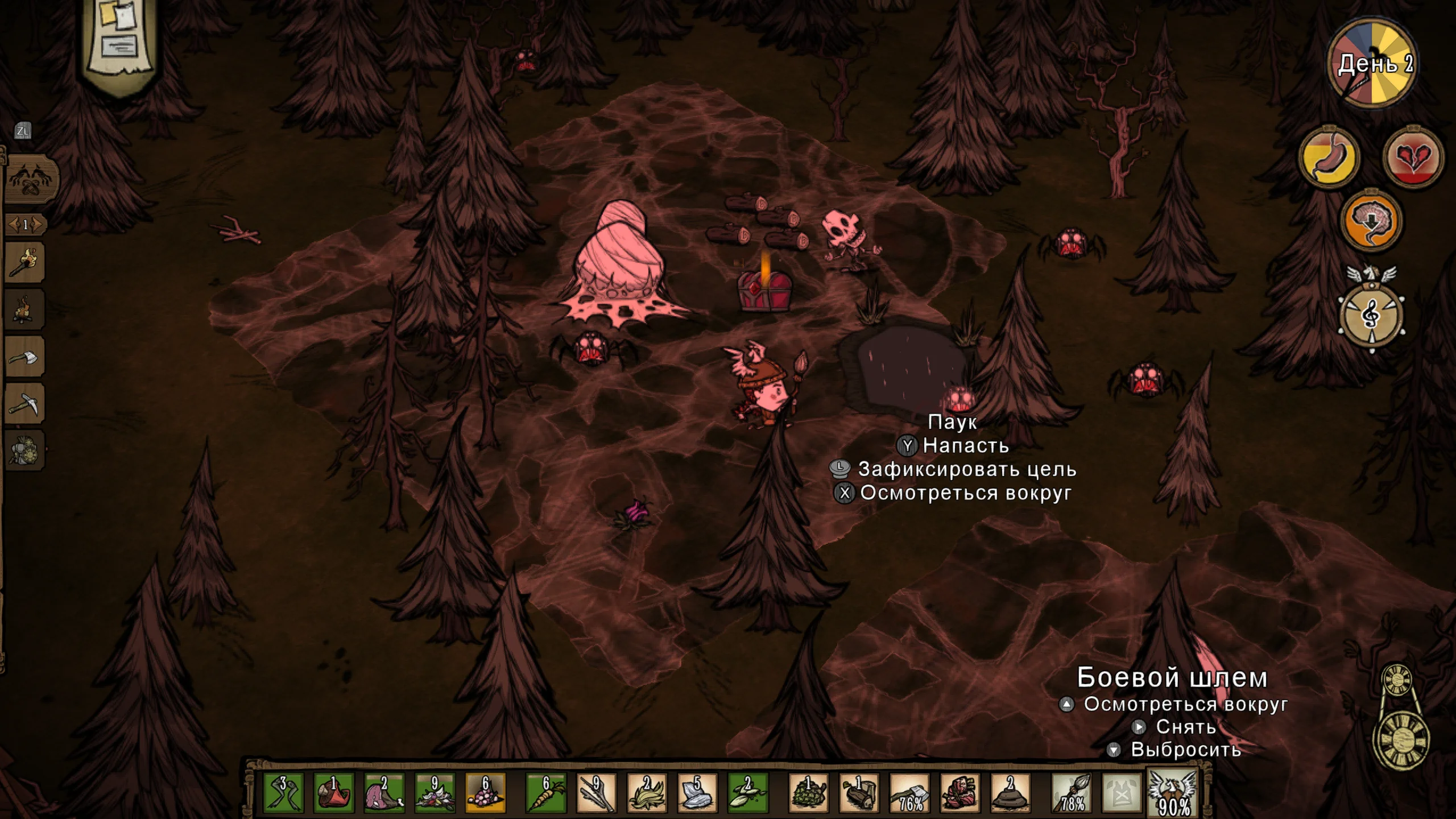
Task: Select the flint stack slot
Action: coord(698,792)
